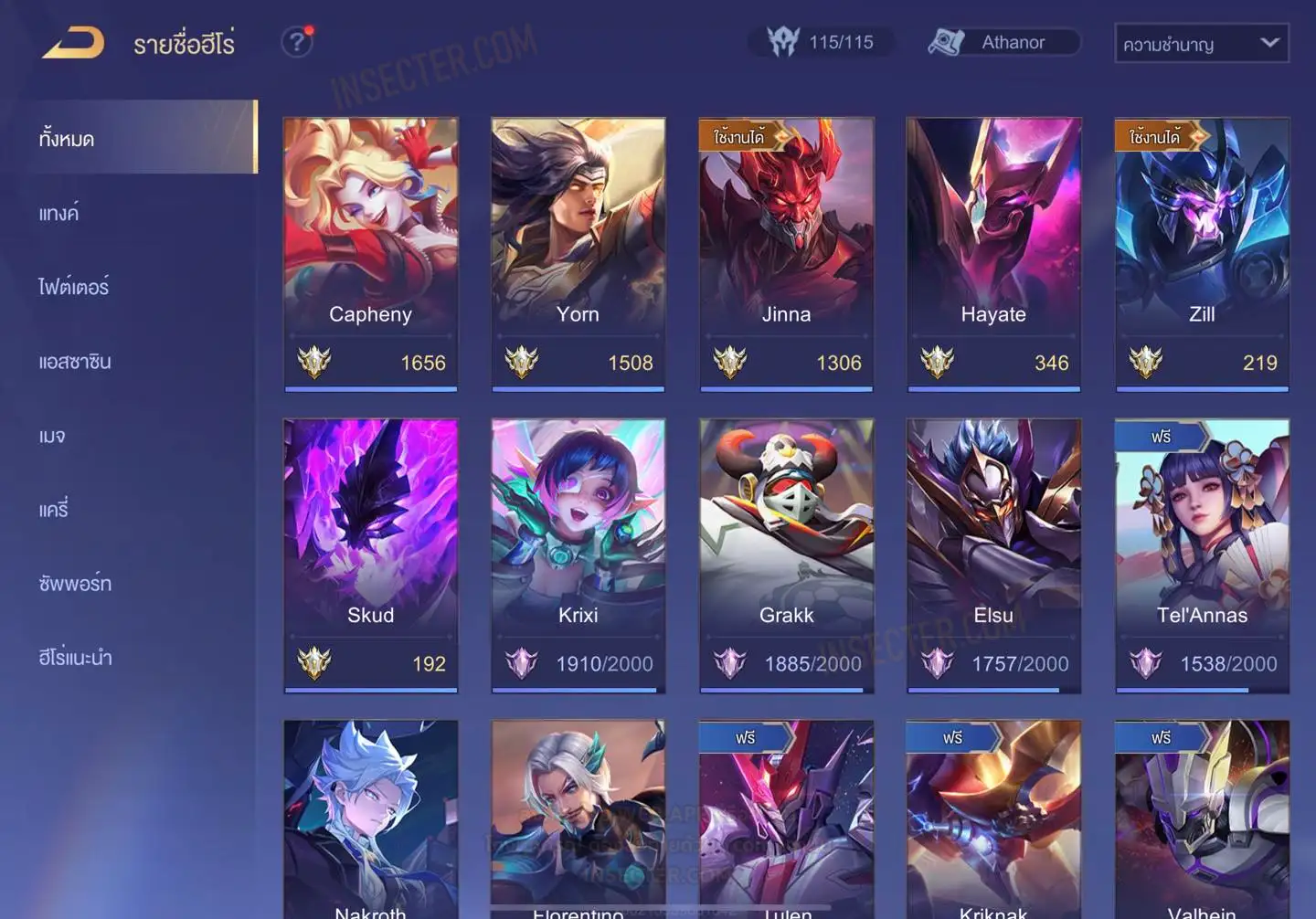The image size is (1316, 919).
Task: Open the question mark help icon
Action: click(x=296, y=42)
